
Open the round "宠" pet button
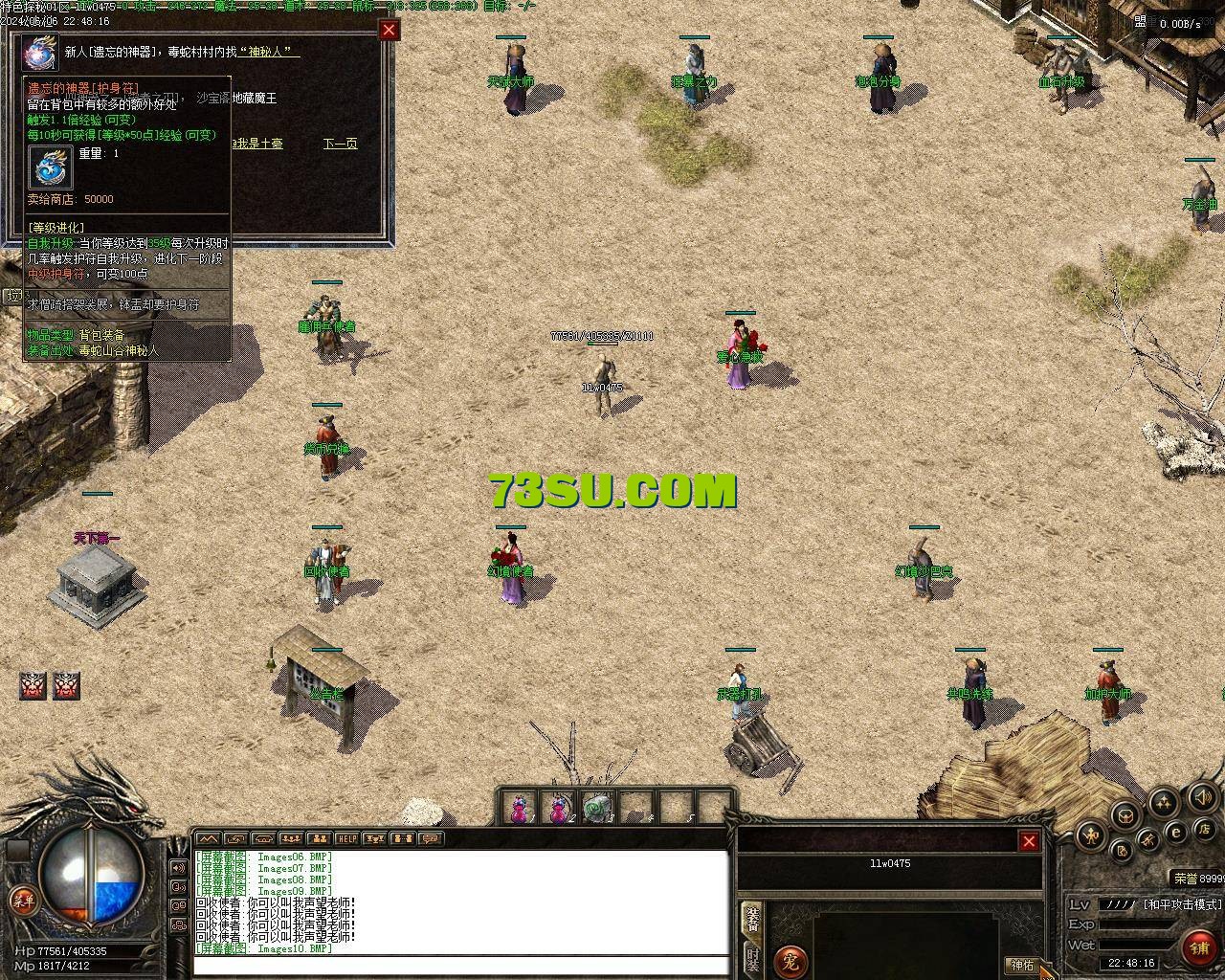(791, 959)
